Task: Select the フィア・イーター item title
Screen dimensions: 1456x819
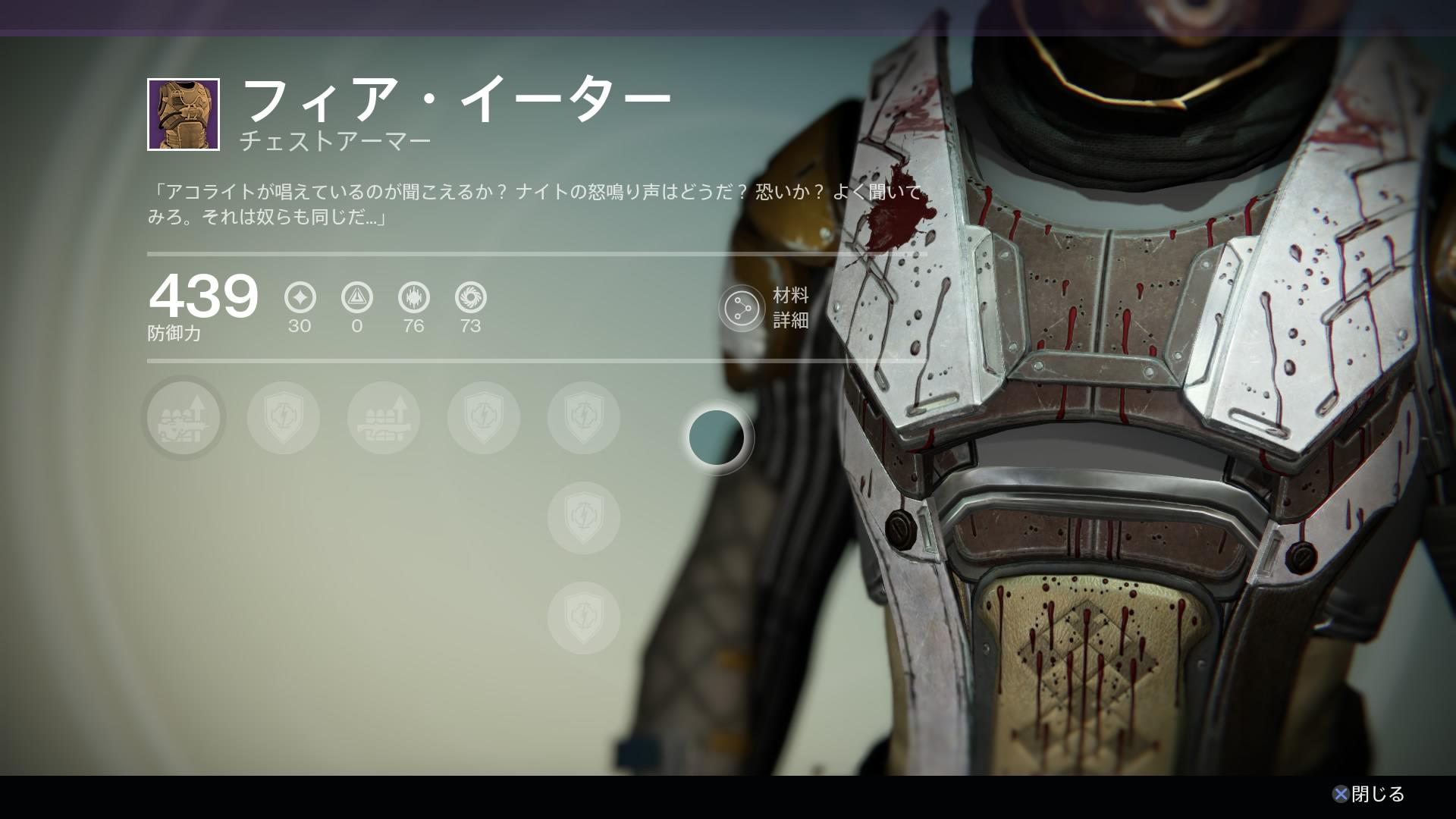Action: click(x=455, y=97)
